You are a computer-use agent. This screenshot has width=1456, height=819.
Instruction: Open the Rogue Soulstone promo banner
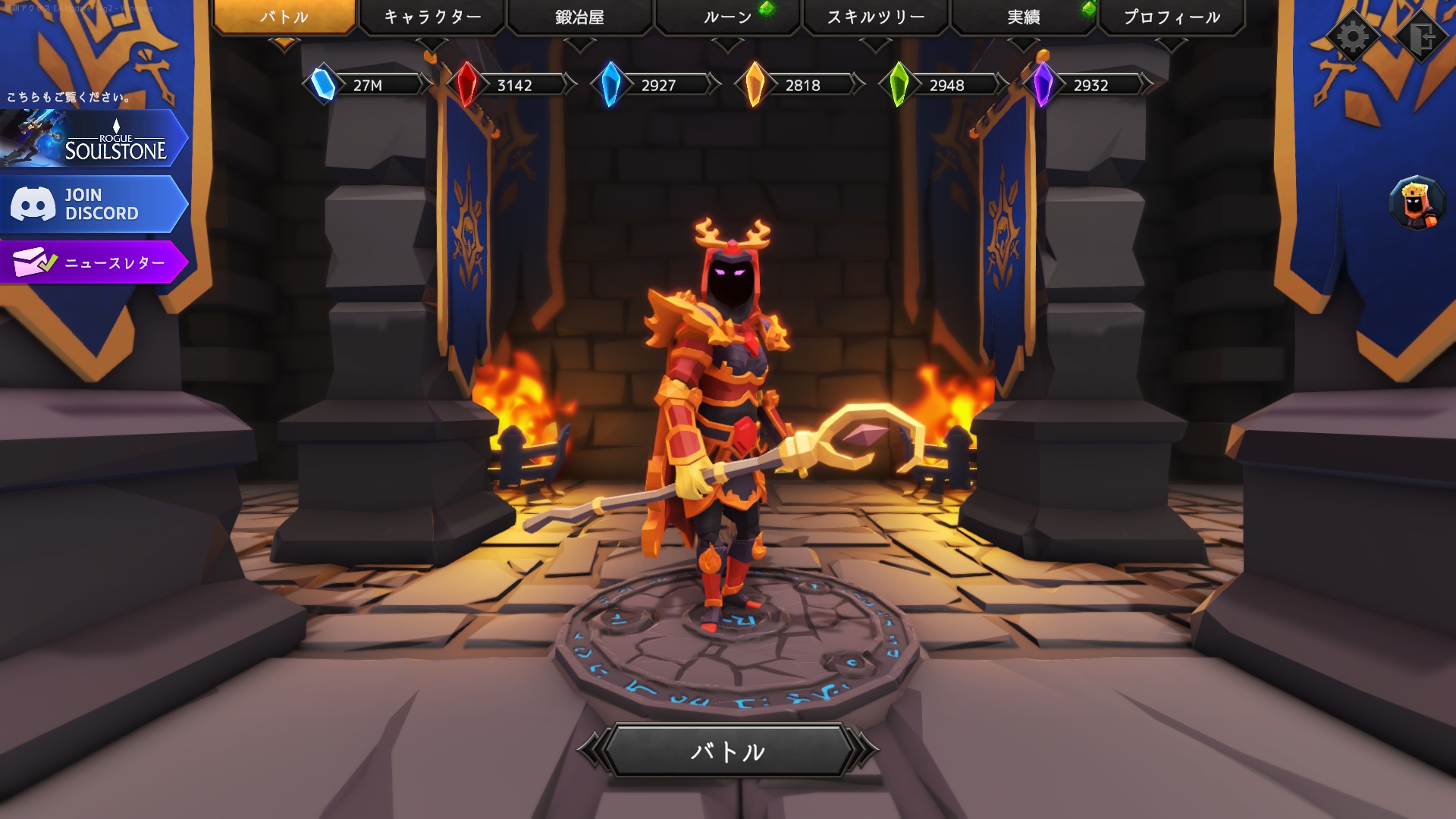93,139
